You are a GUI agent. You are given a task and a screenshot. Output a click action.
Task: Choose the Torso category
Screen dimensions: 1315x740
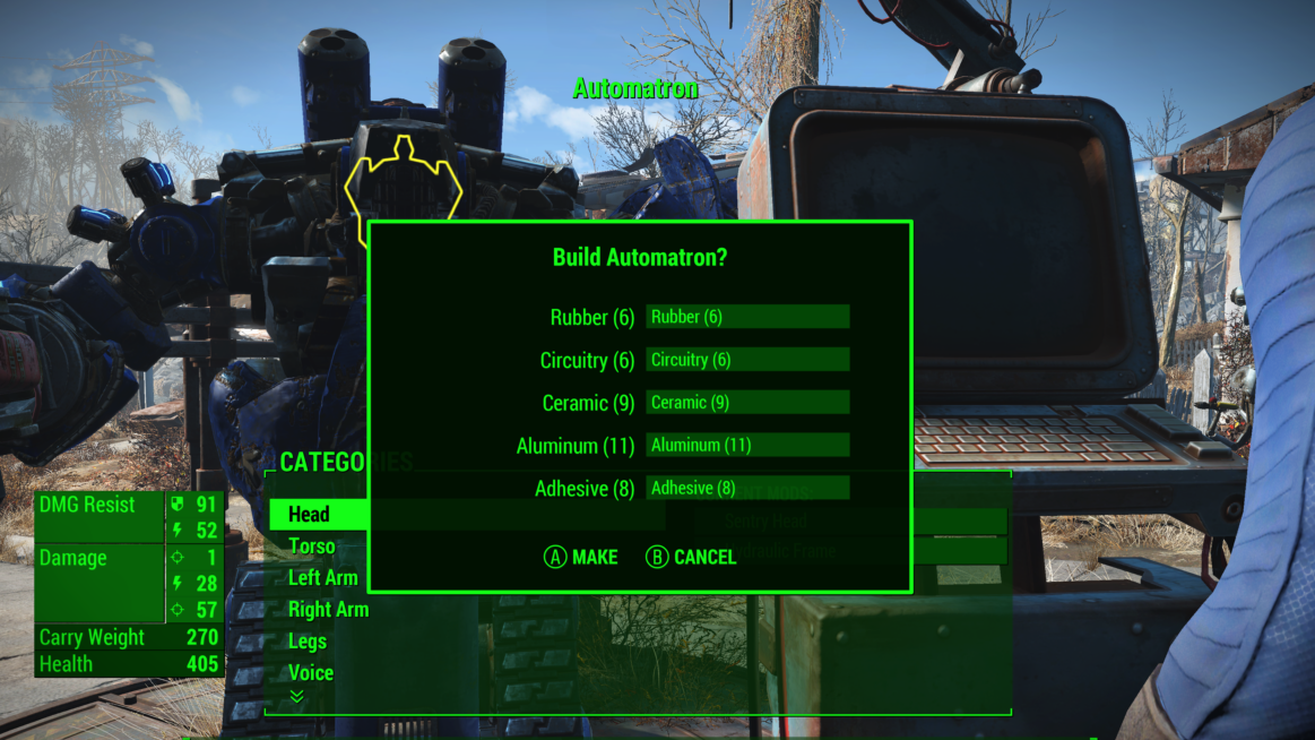coord(311,546)
